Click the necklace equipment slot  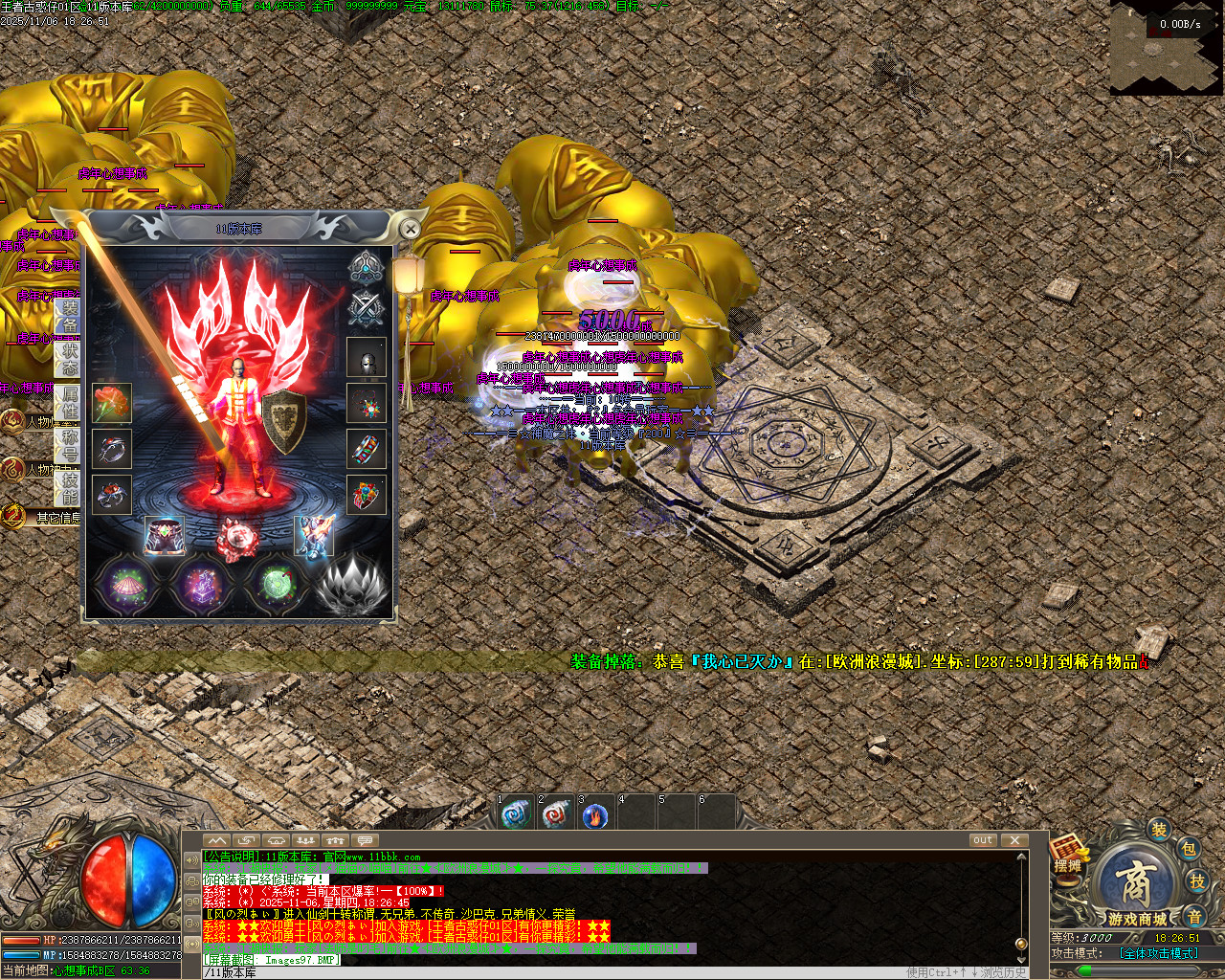[x=367, y=403]
